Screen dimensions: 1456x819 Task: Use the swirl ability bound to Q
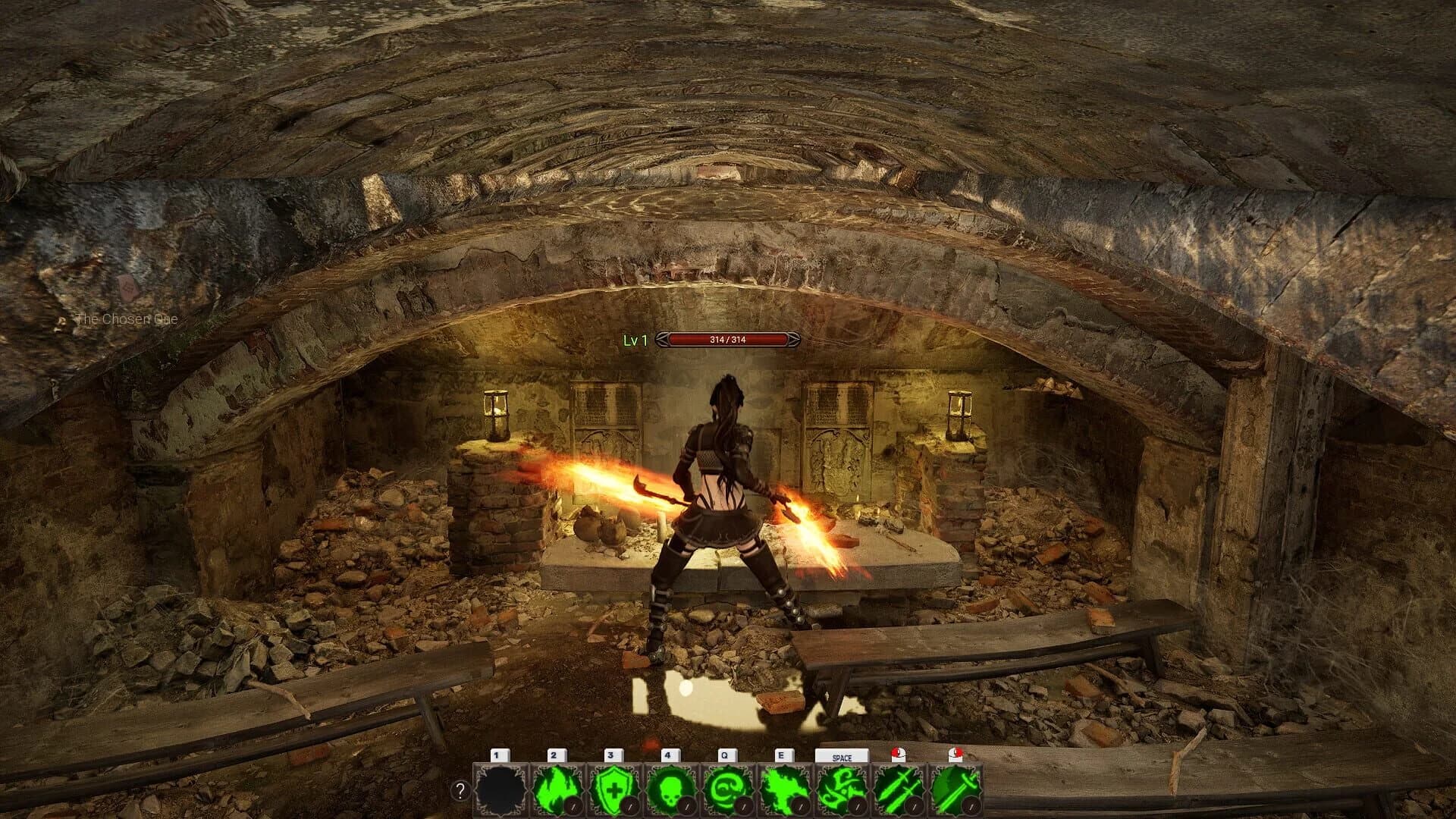tap(728, 789)
